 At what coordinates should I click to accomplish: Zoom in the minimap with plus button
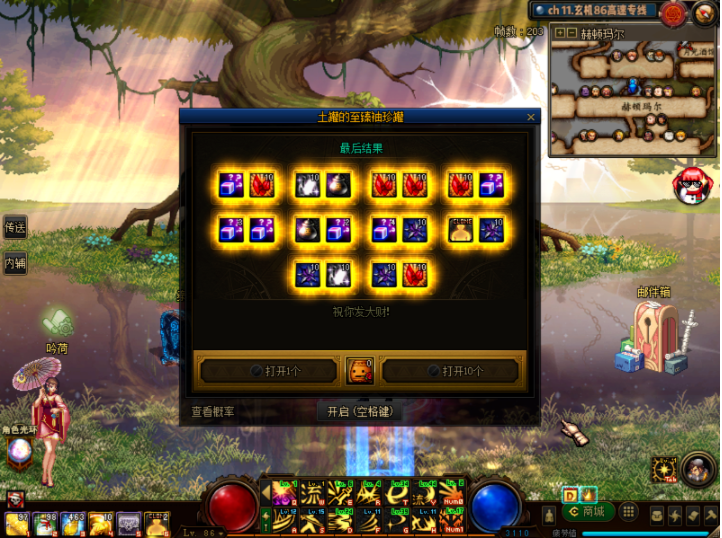pos(559,32)
